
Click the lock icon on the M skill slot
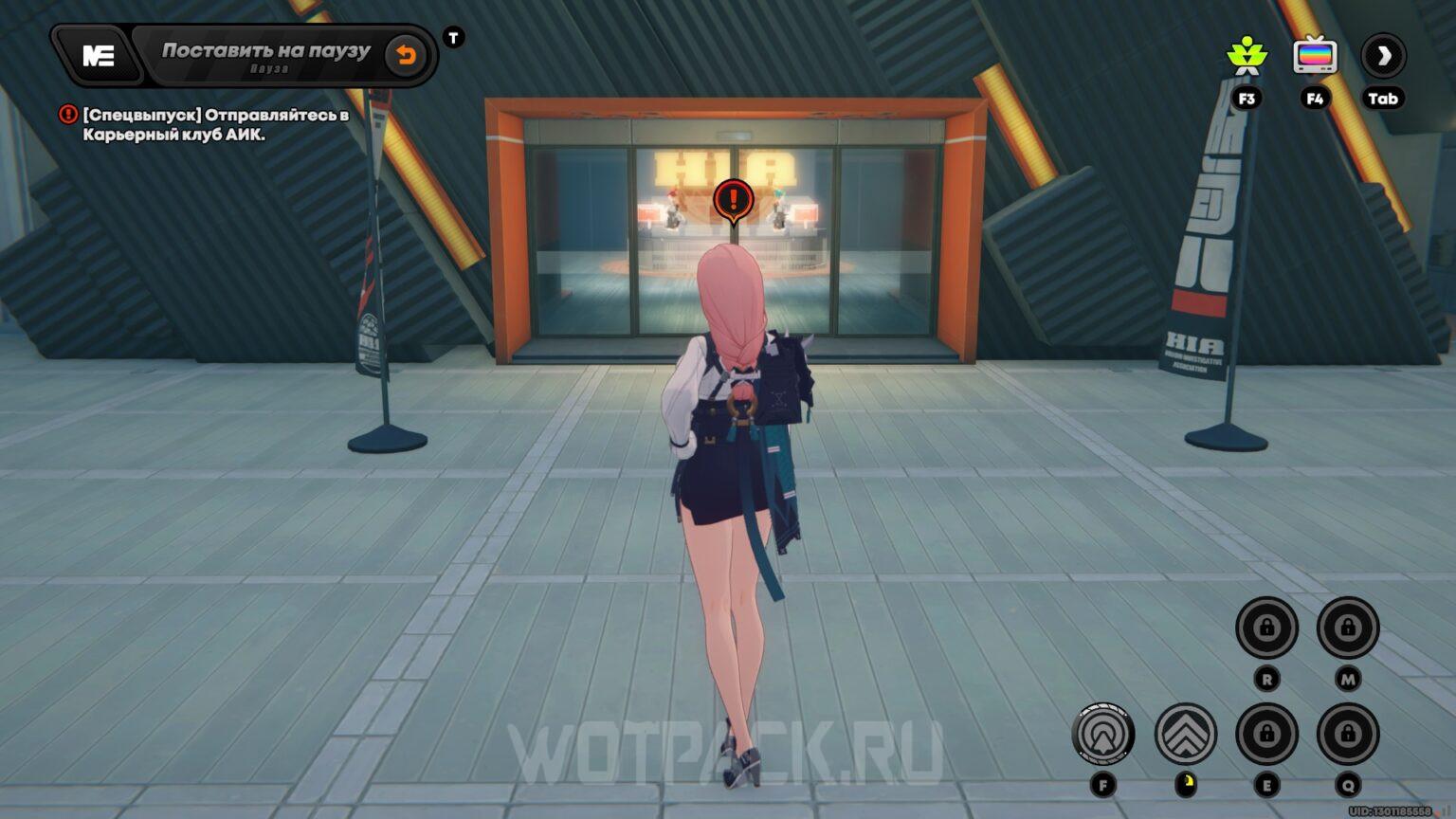click(x=1347, y=626)
